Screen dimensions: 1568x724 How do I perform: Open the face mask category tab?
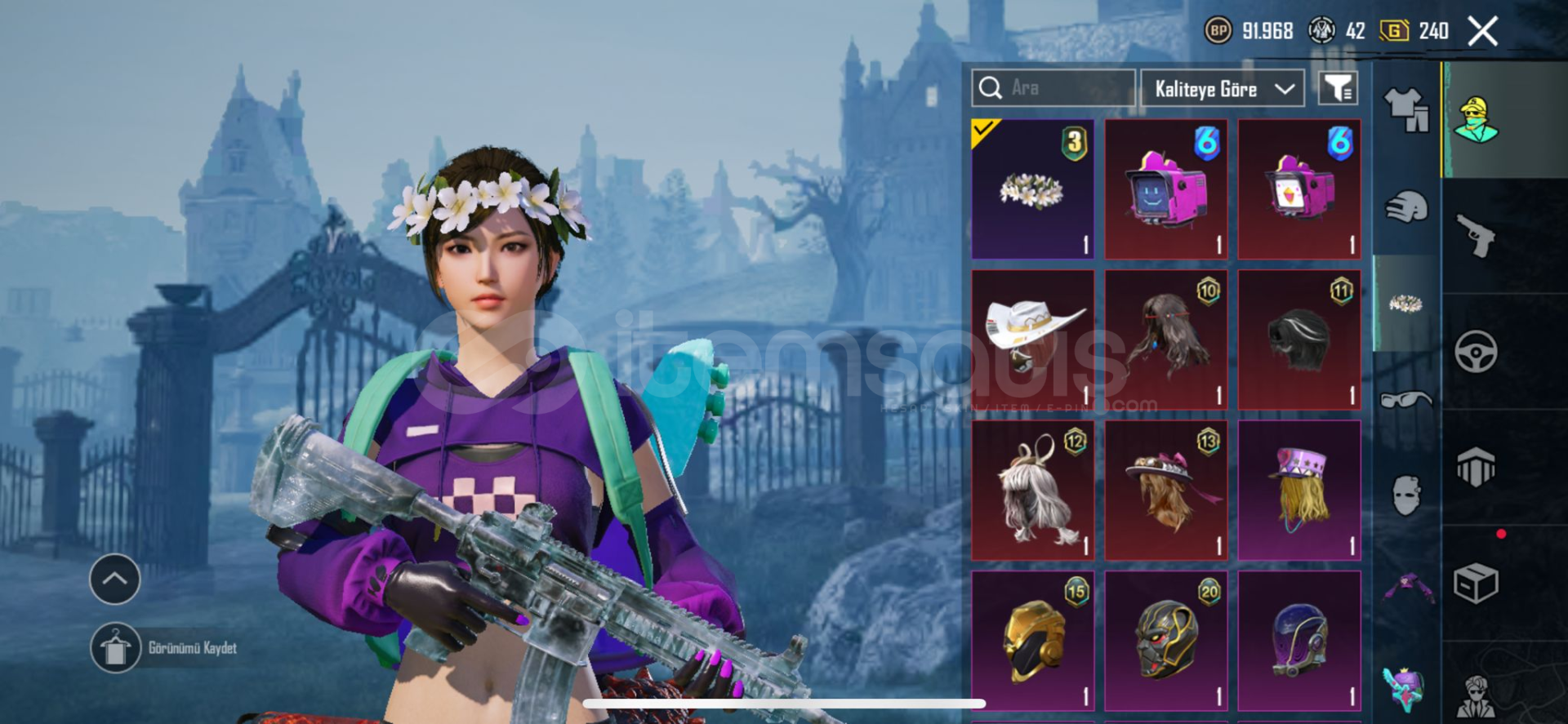click(x=1406, y=495)
